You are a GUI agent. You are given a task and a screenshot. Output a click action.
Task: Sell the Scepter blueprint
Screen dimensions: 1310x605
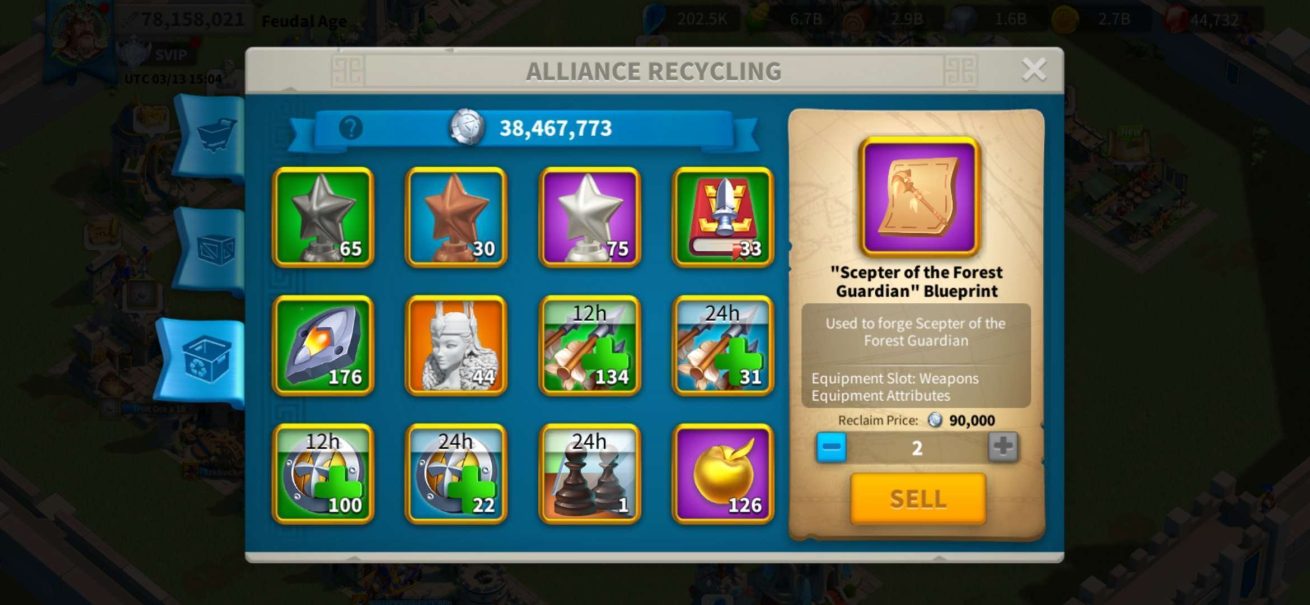pyautogui.click(x=917, y=498)
